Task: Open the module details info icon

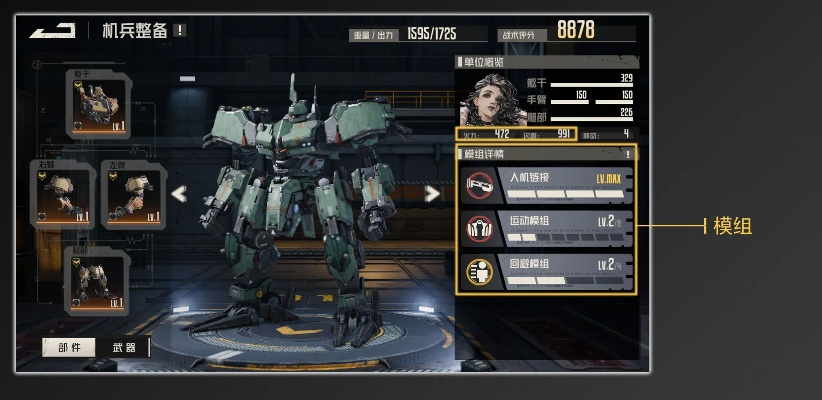Action: (x=628, y=154)
